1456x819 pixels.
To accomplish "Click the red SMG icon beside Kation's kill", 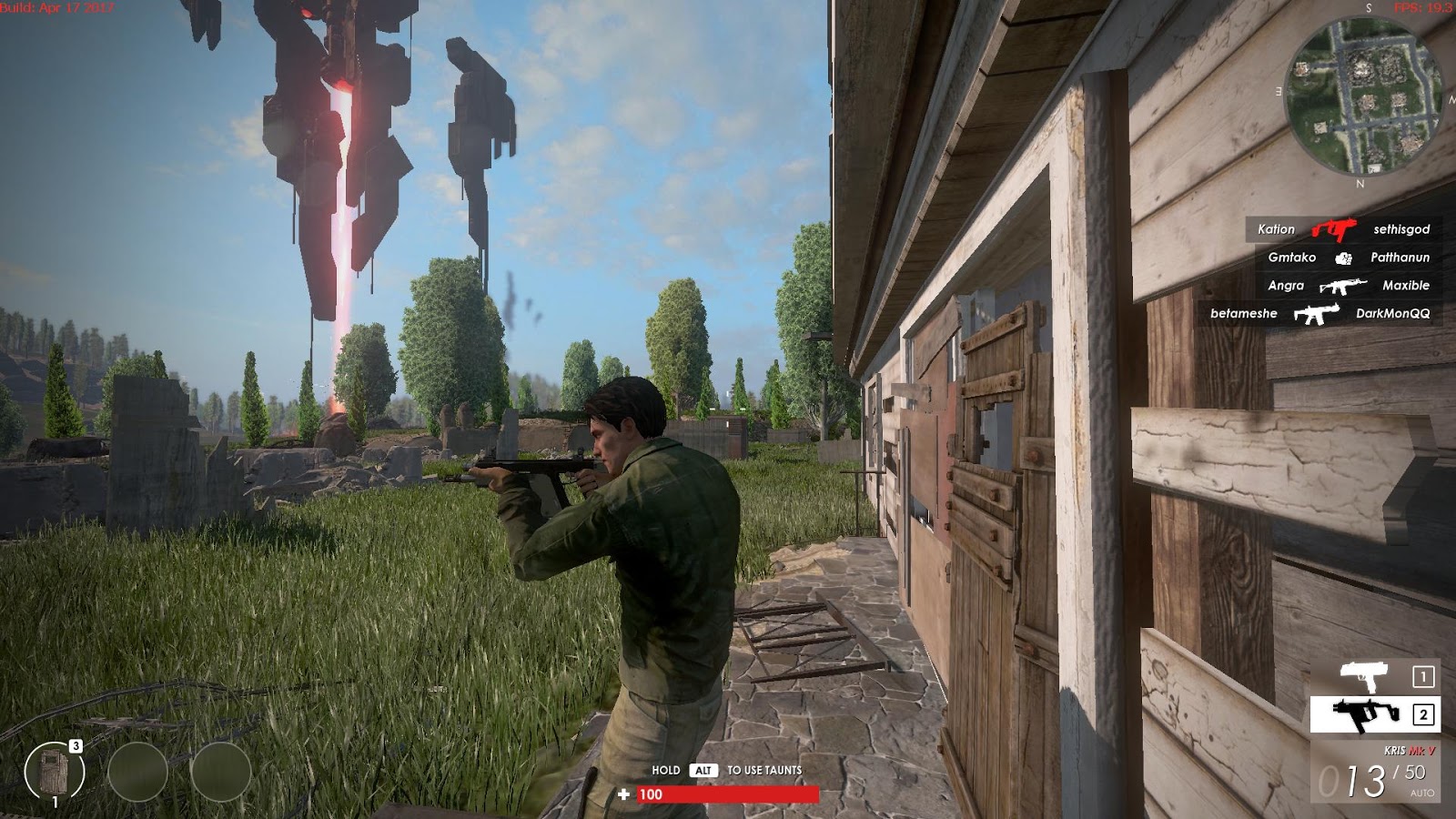I will coord(1332,229).
